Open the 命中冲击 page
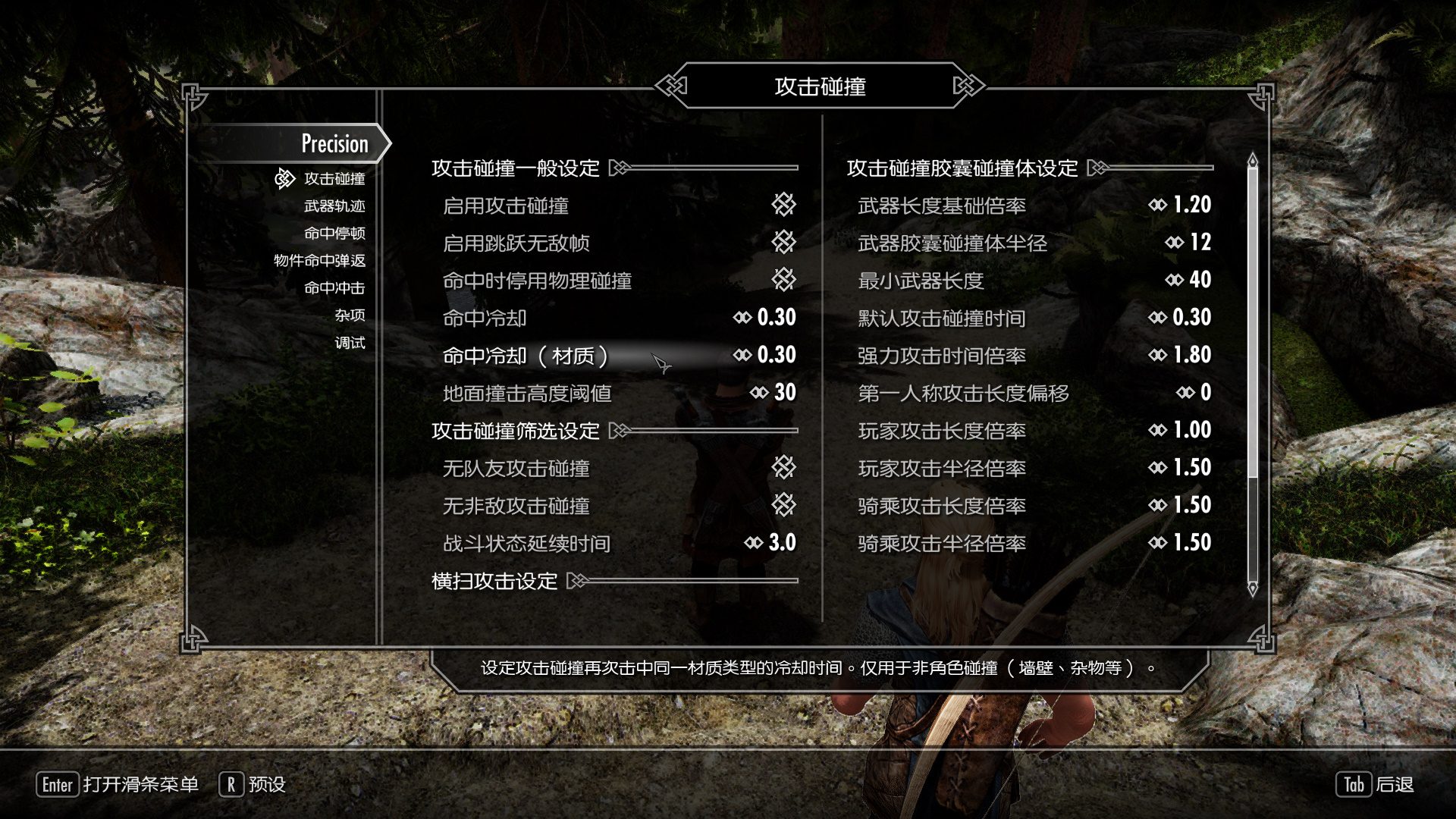The height and width of the screenshot is (819, 1456). click(x=334, y=288)
